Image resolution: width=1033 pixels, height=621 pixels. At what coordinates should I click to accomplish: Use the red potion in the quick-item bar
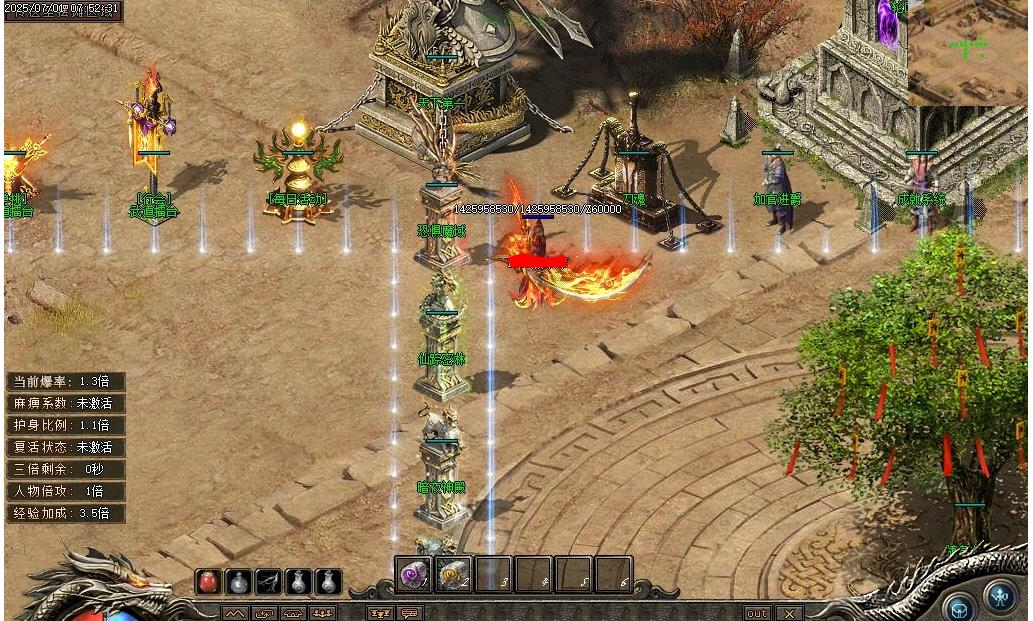click(208, 582)
